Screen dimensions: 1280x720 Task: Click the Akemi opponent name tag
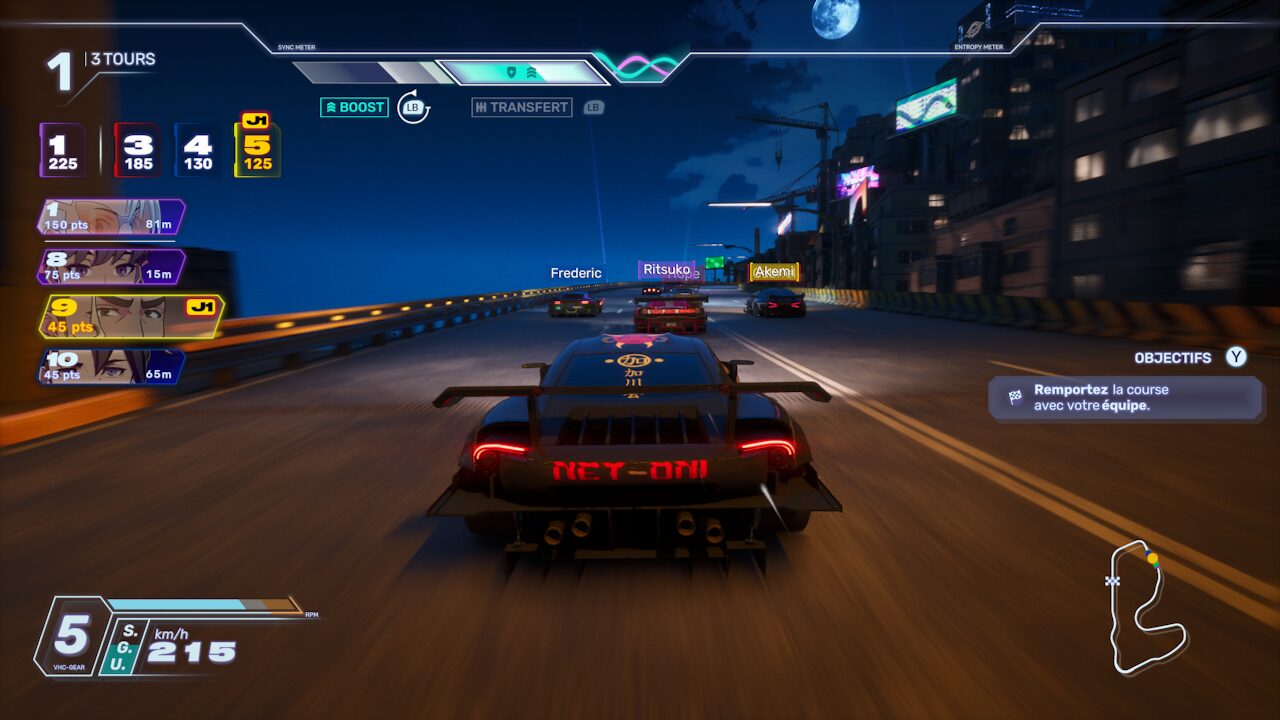click(774, 271)
